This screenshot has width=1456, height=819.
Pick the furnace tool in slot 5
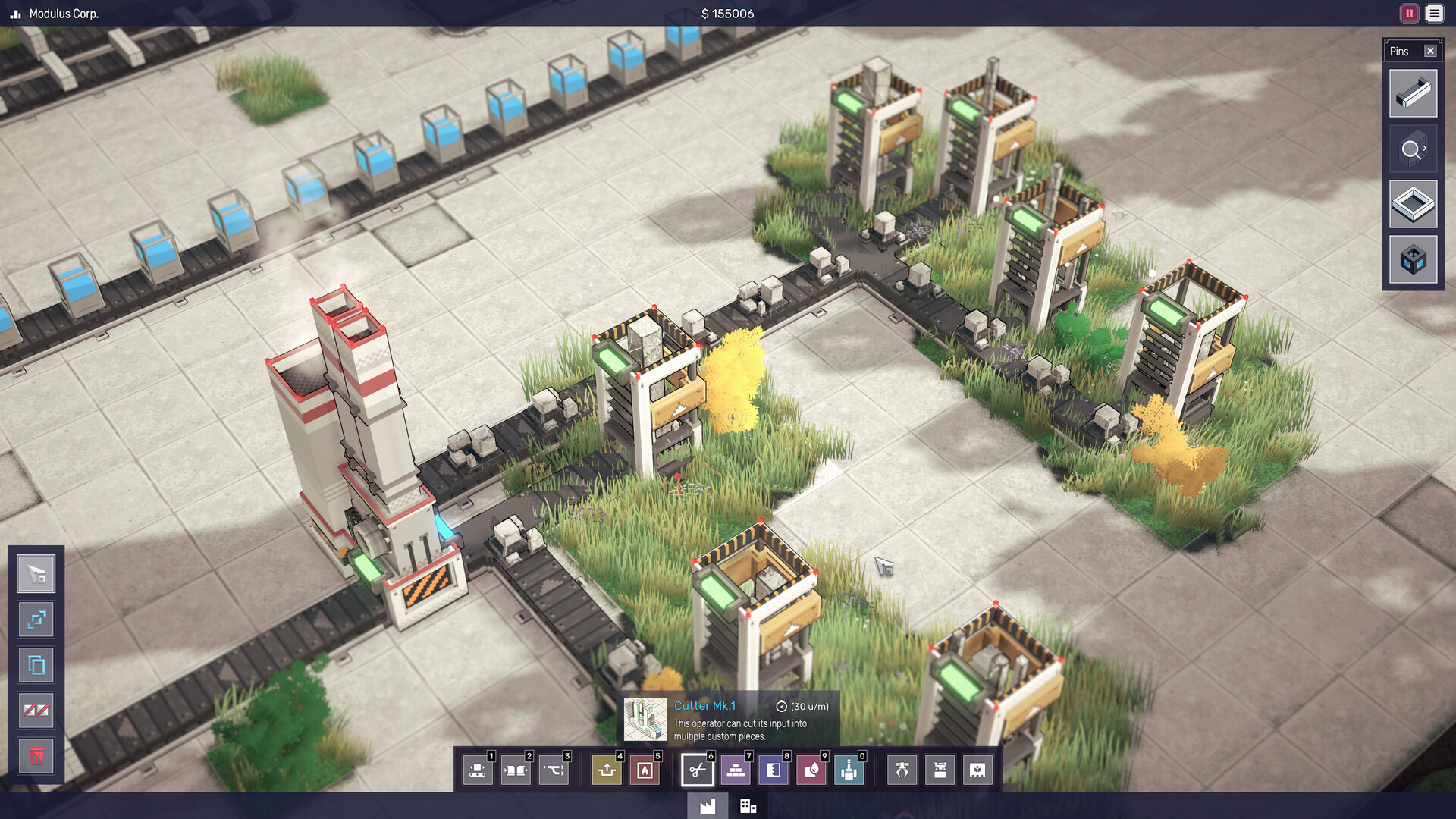pos(643,770)
